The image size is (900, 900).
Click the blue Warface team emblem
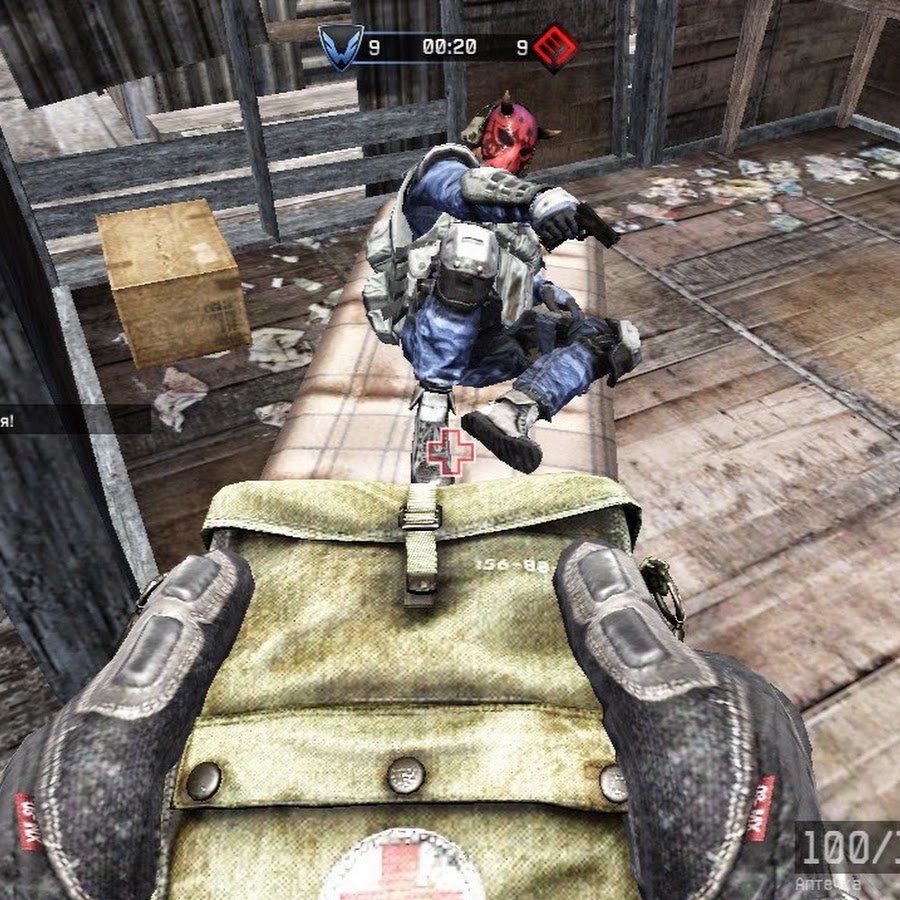339,47
